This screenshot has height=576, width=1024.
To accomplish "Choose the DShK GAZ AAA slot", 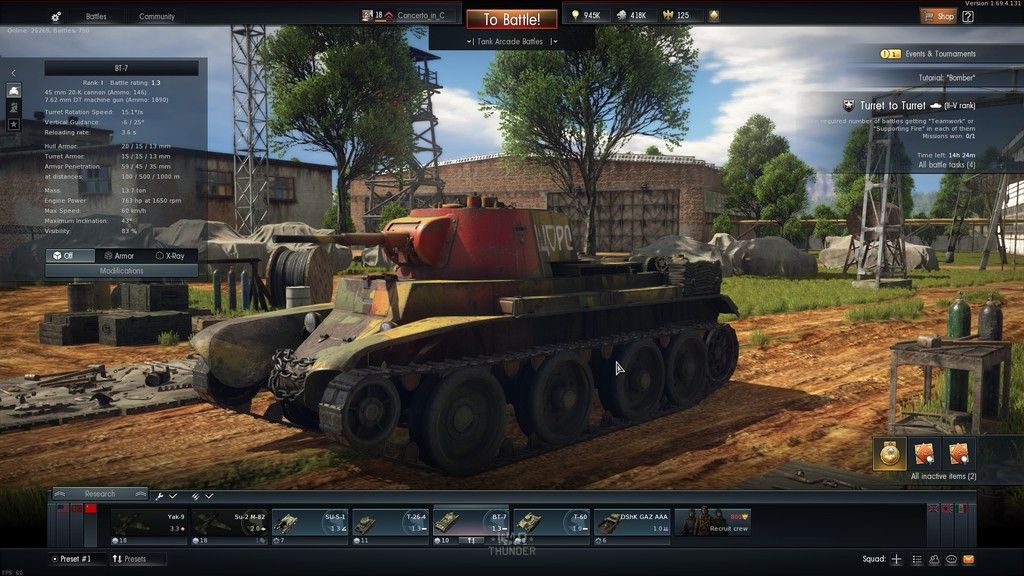I will click(x=631, y=523).
